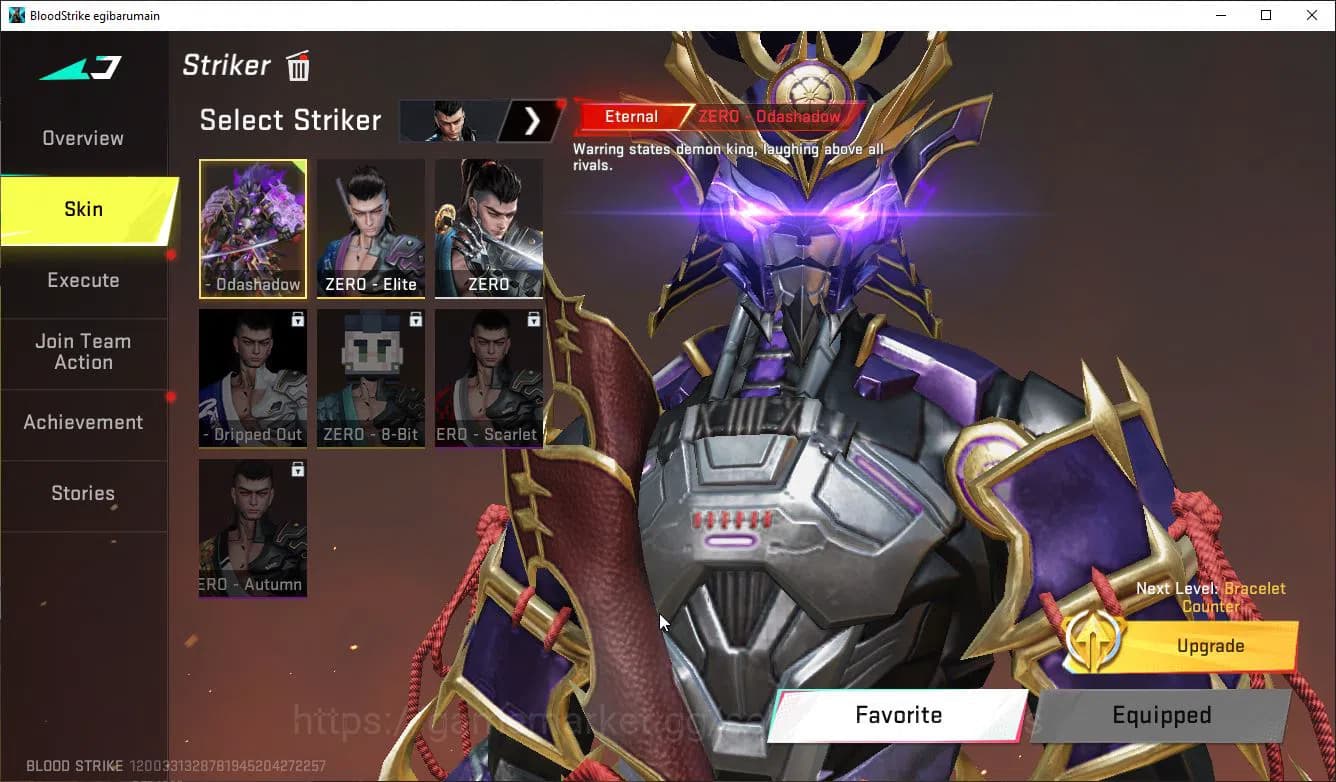Switch to the Overview section

81,137
